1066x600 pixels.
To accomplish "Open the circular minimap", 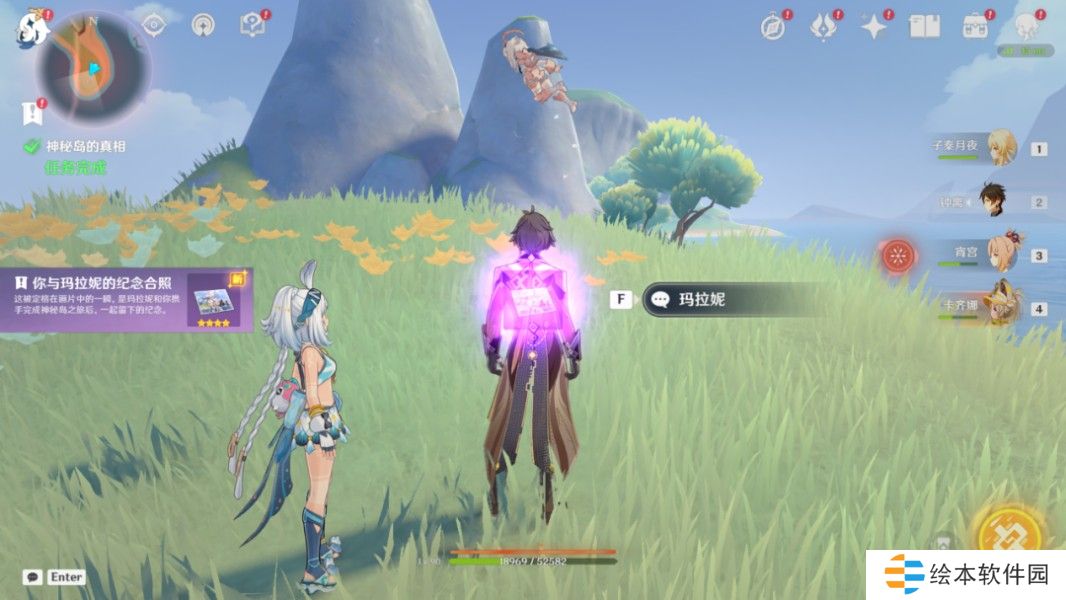I will point(94,68).
